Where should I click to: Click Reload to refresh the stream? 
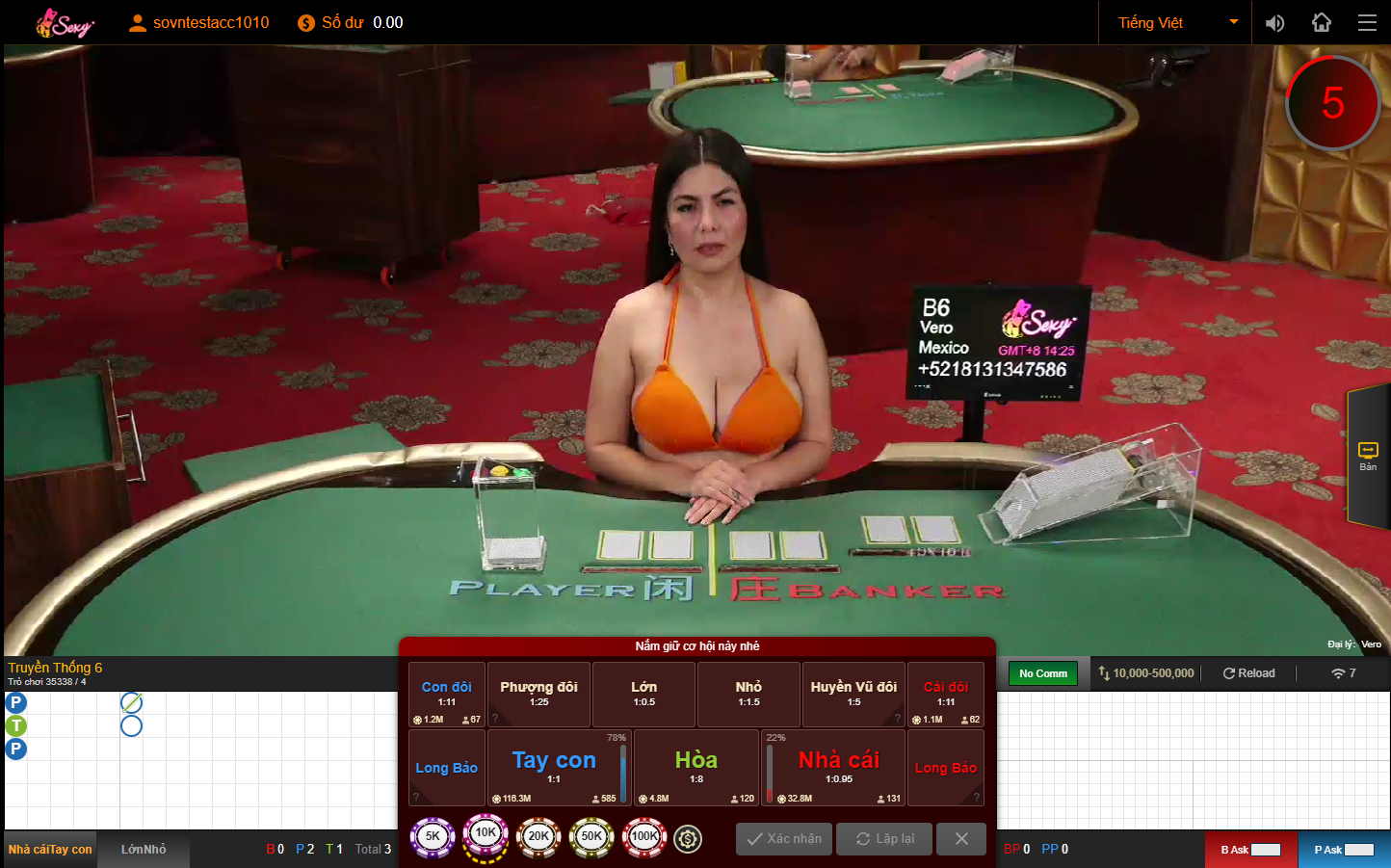(1248, 672)
